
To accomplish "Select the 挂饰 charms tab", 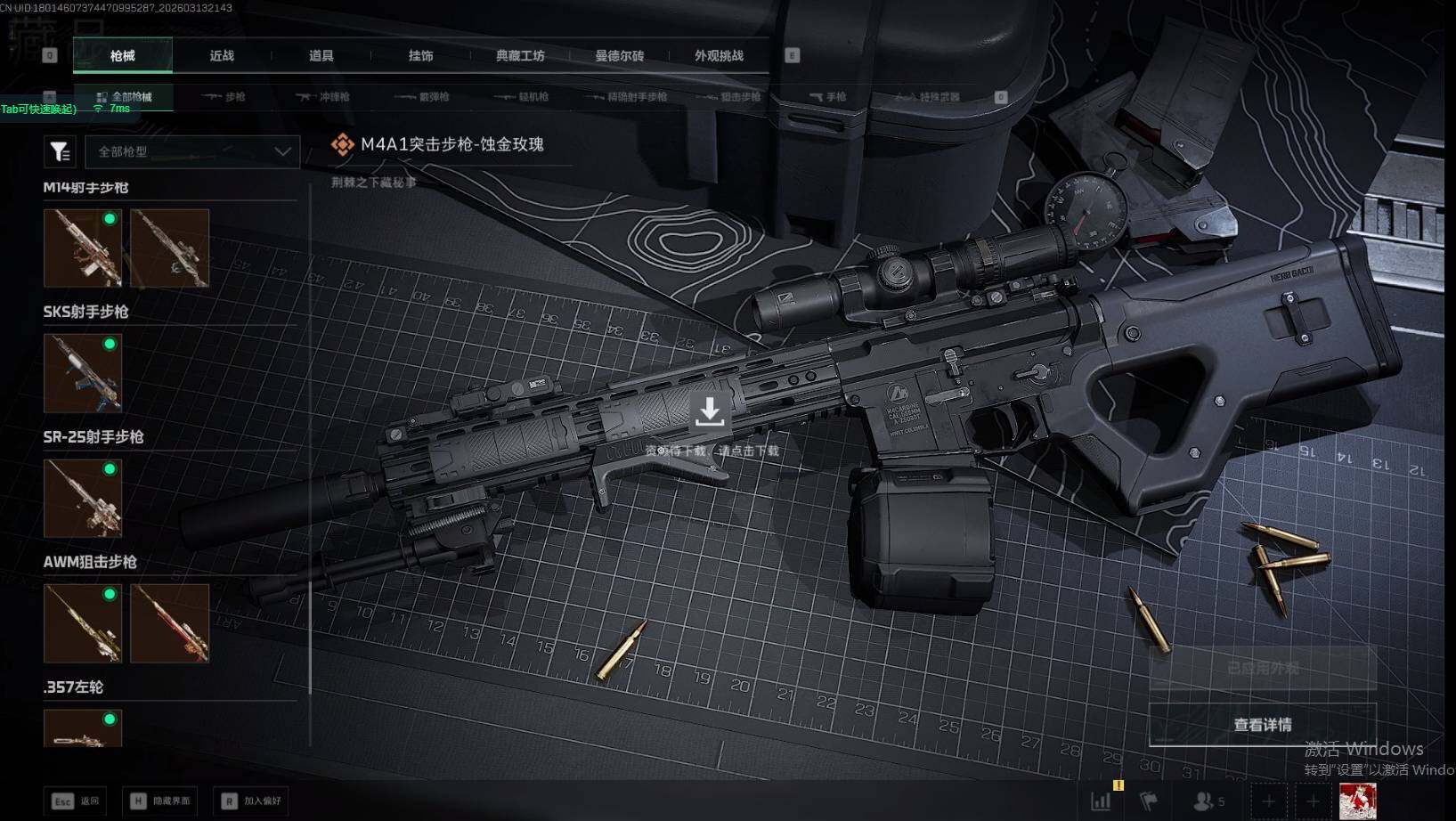I will pyautogui.click(x=420, y=56).
